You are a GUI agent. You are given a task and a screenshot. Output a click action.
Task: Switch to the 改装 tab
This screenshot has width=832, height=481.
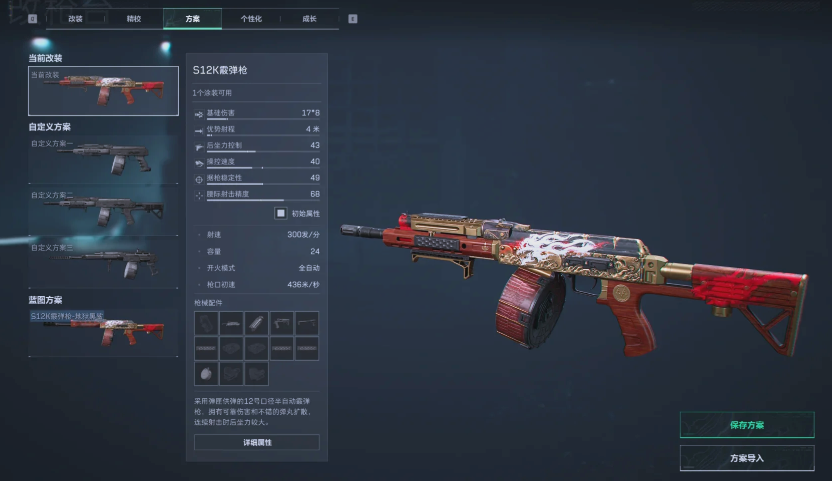coord(76,18)
